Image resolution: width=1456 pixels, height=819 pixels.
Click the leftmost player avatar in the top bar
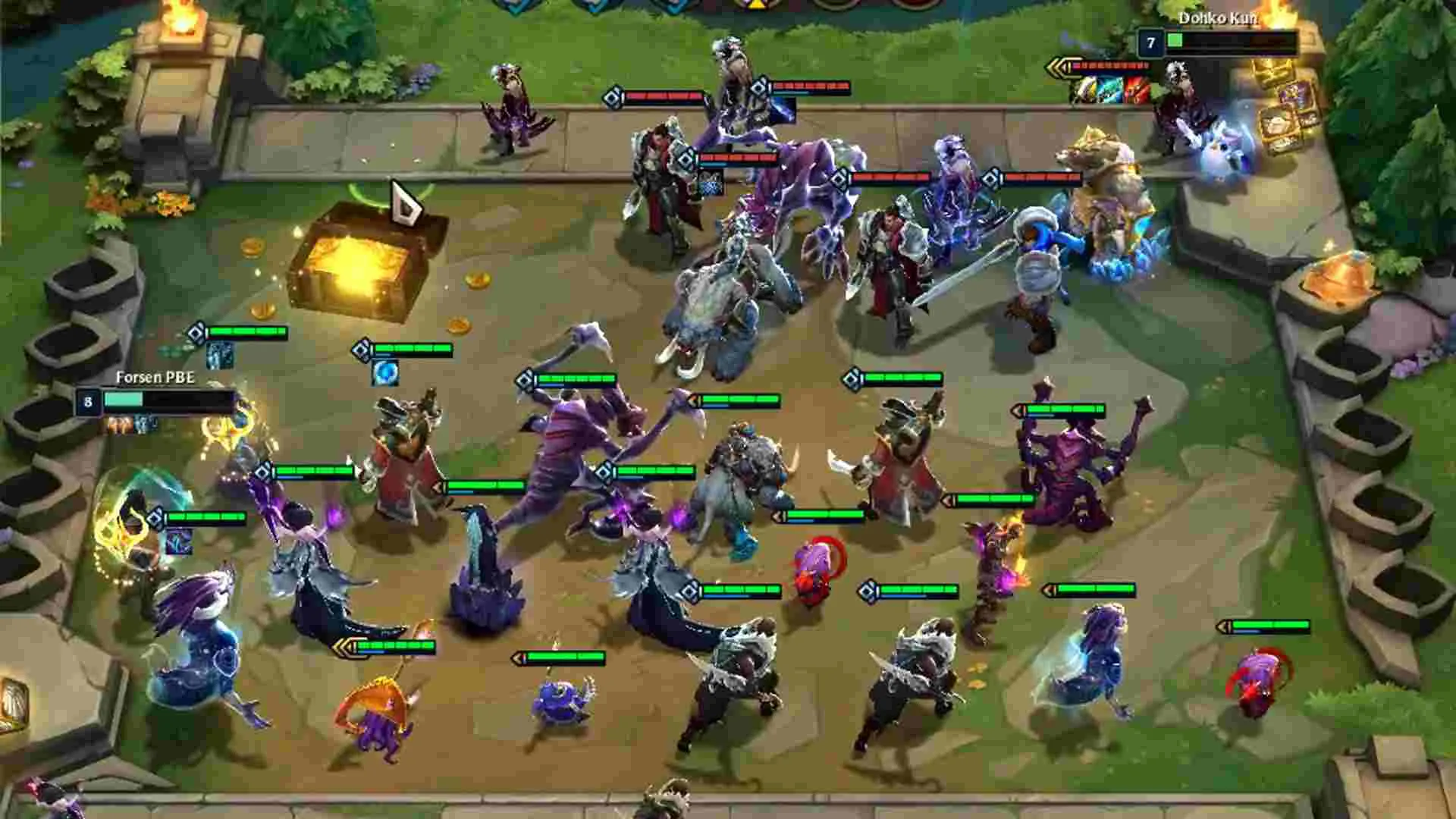(x=514, y=9)
